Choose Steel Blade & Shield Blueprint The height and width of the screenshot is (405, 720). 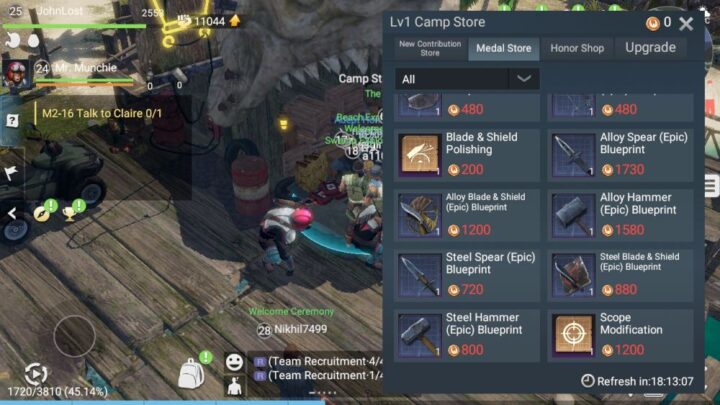620,274
